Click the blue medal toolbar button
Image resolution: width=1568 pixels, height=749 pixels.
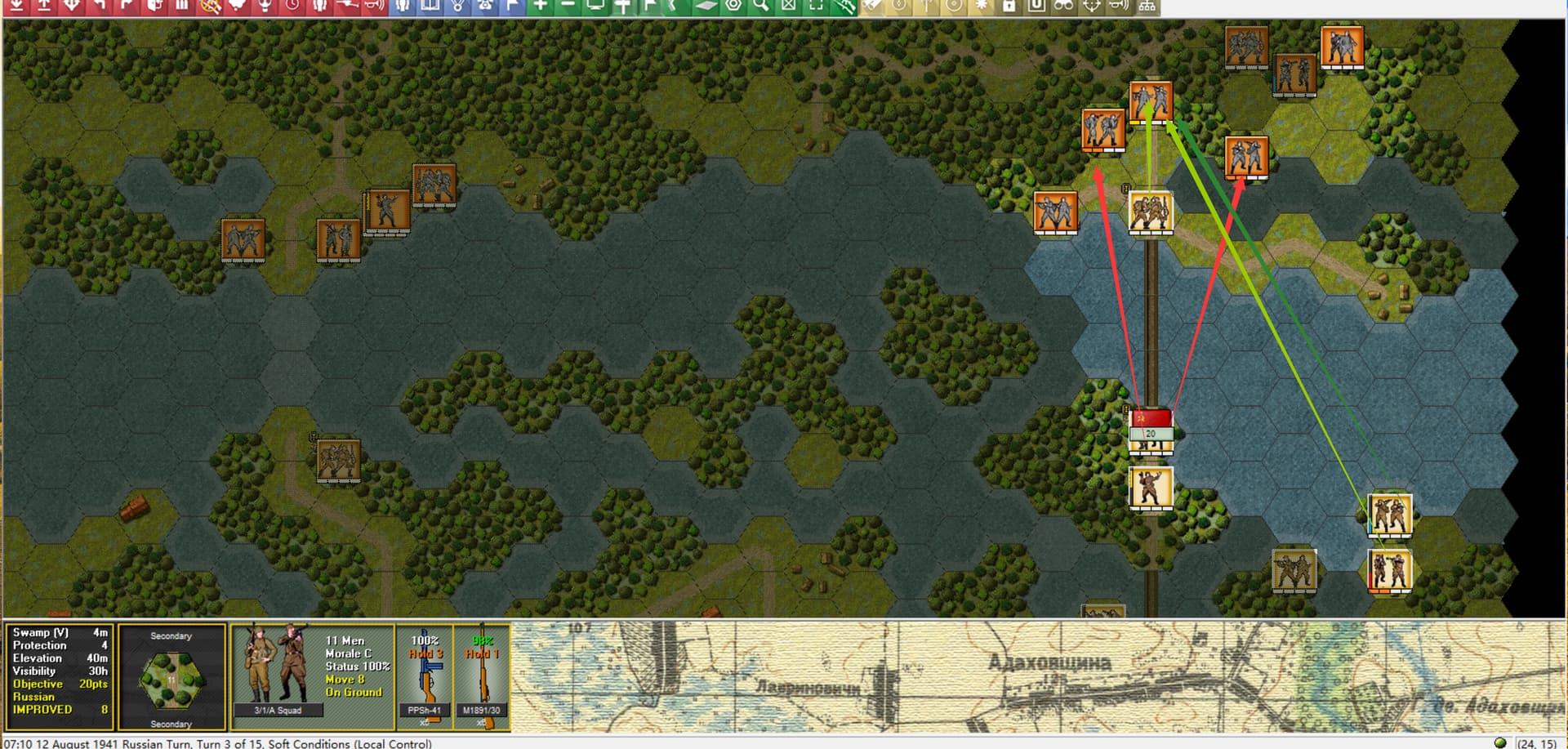(457, 7)
